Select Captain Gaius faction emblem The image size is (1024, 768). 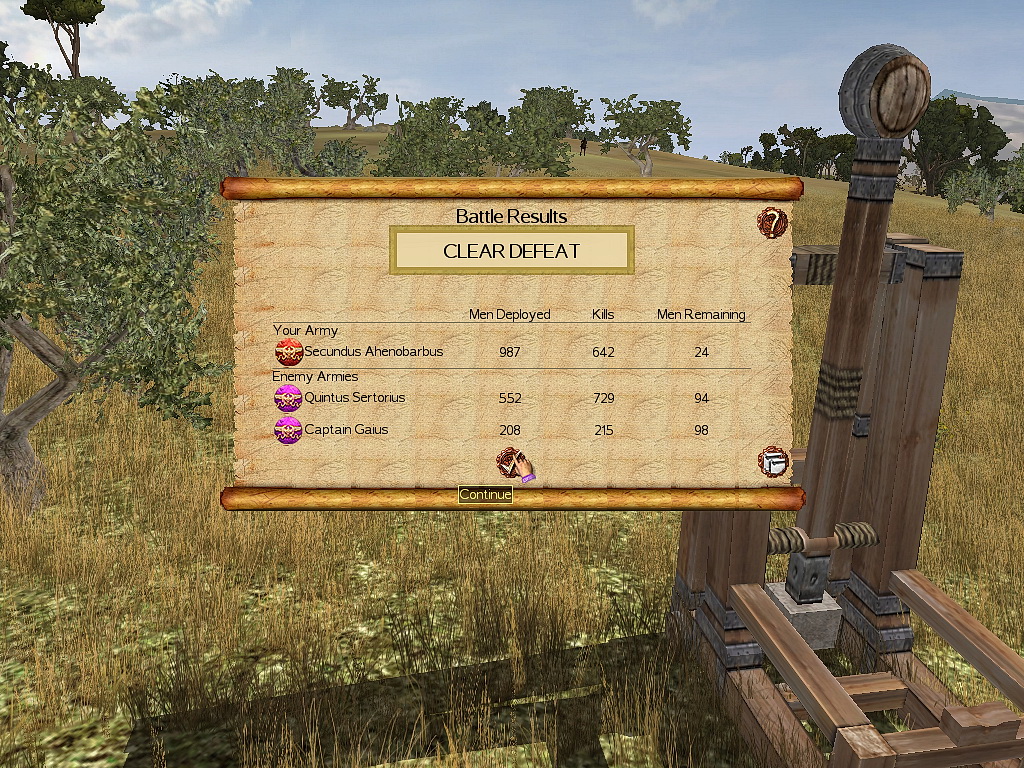[288, 430]
